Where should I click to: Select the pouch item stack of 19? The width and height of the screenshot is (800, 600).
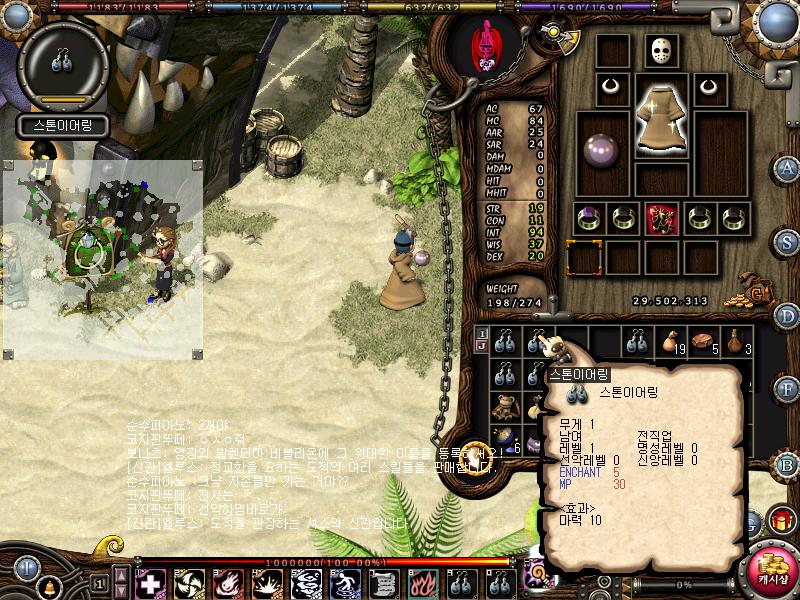671,341
